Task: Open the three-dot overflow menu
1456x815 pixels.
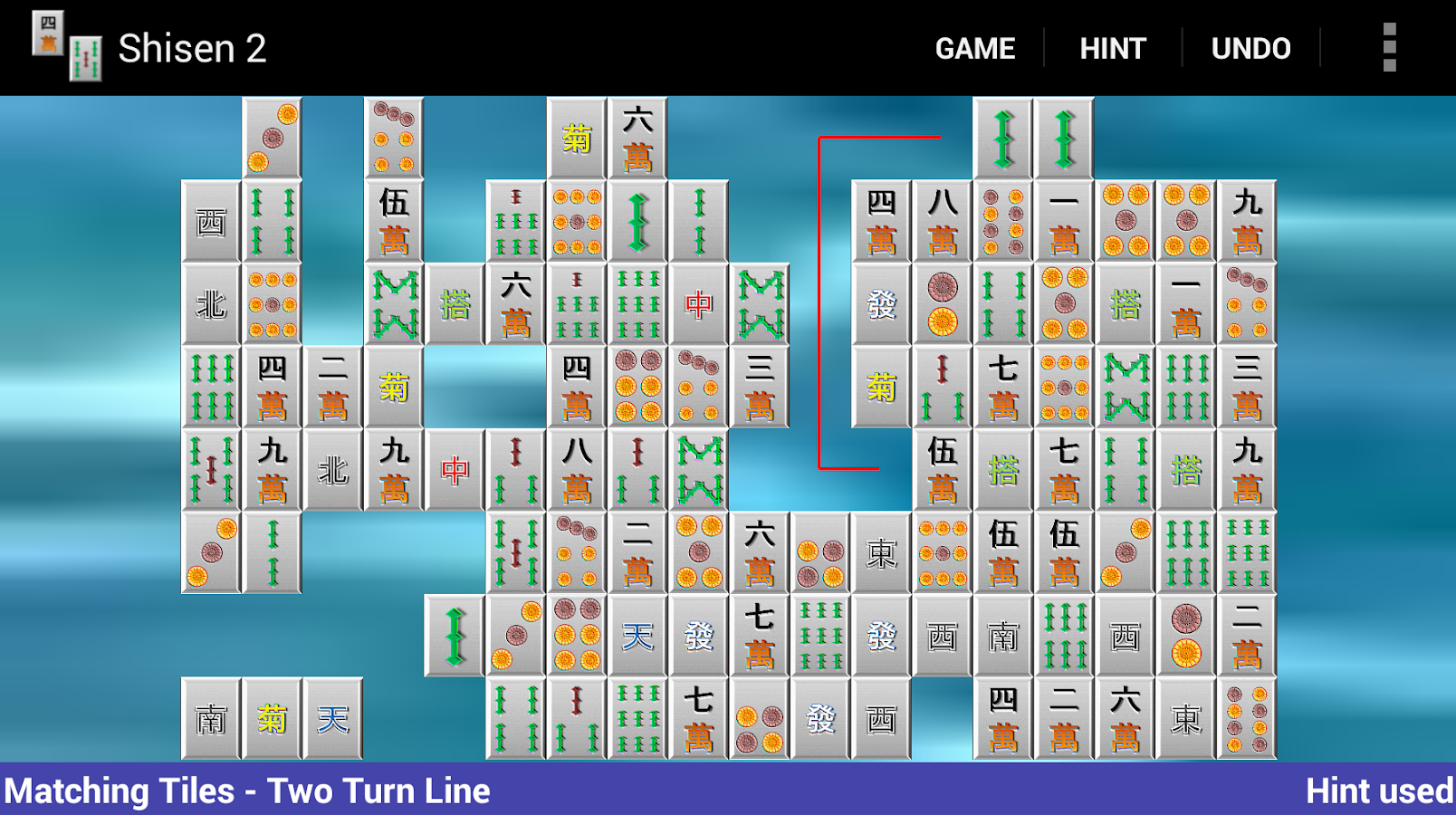Action: (x=1389, y=48)
